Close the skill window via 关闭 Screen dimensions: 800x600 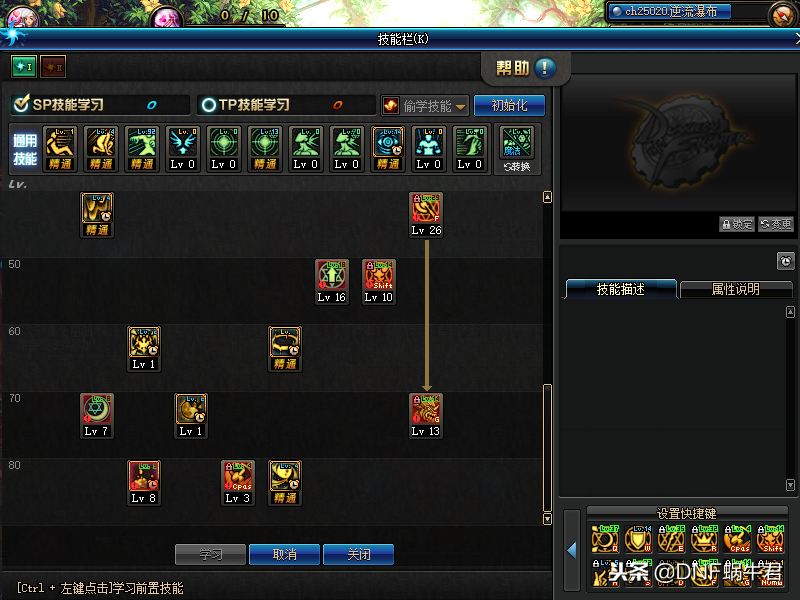(x=358, y=554)
